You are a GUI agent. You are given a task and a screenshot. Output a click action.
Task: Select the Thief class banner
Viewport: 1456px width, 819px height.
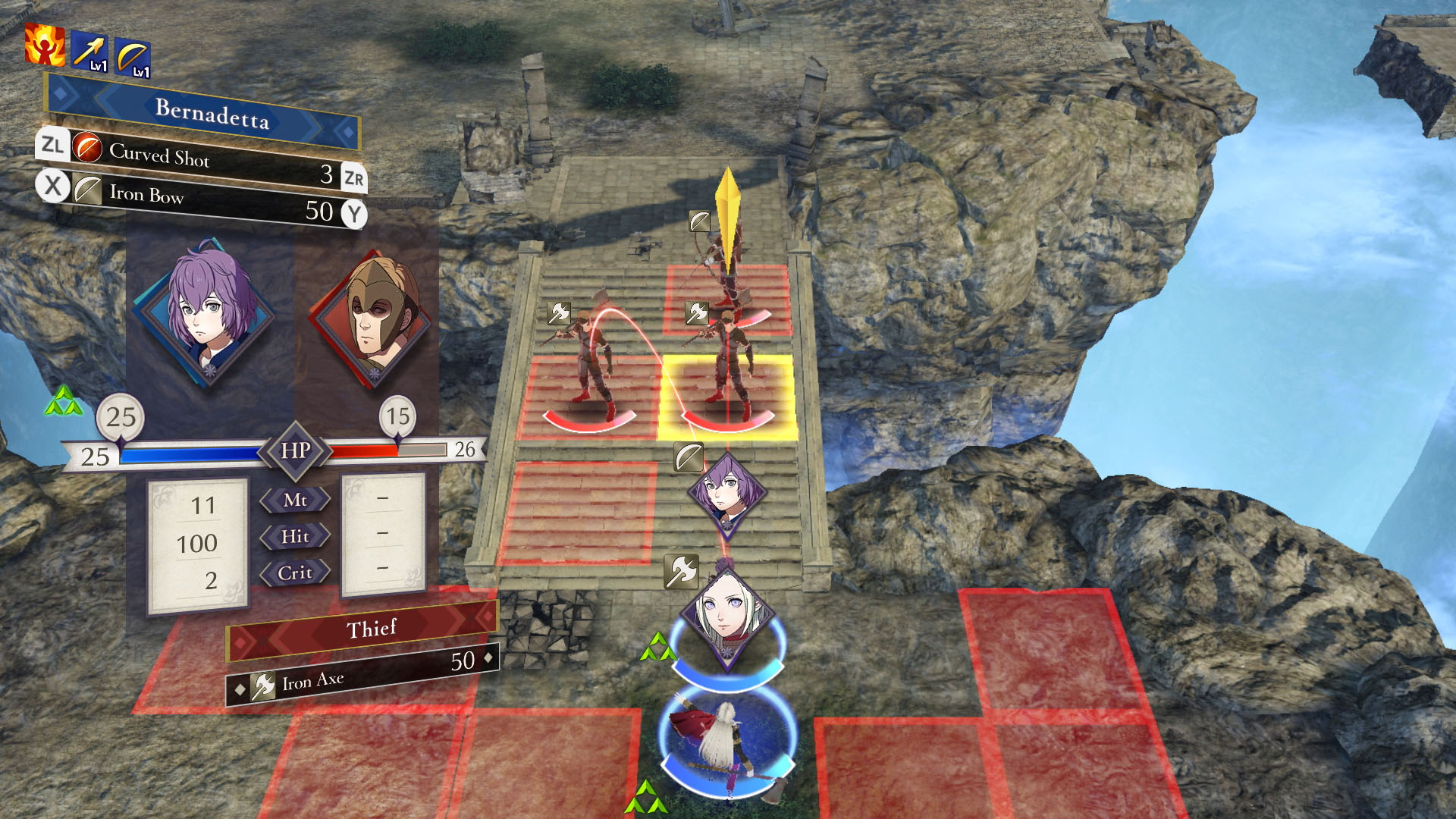pos(371,628)
